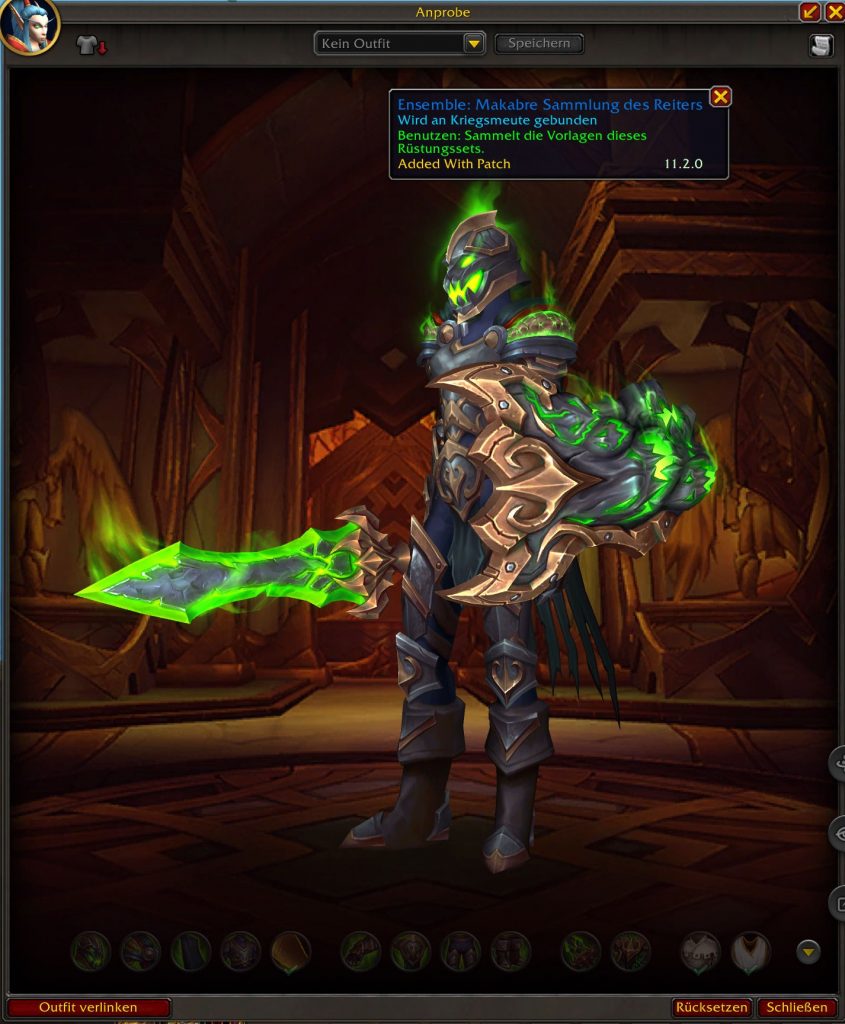
Task: Reset the outfit with Rücksetzen
Action: [x=712, y=1007]
